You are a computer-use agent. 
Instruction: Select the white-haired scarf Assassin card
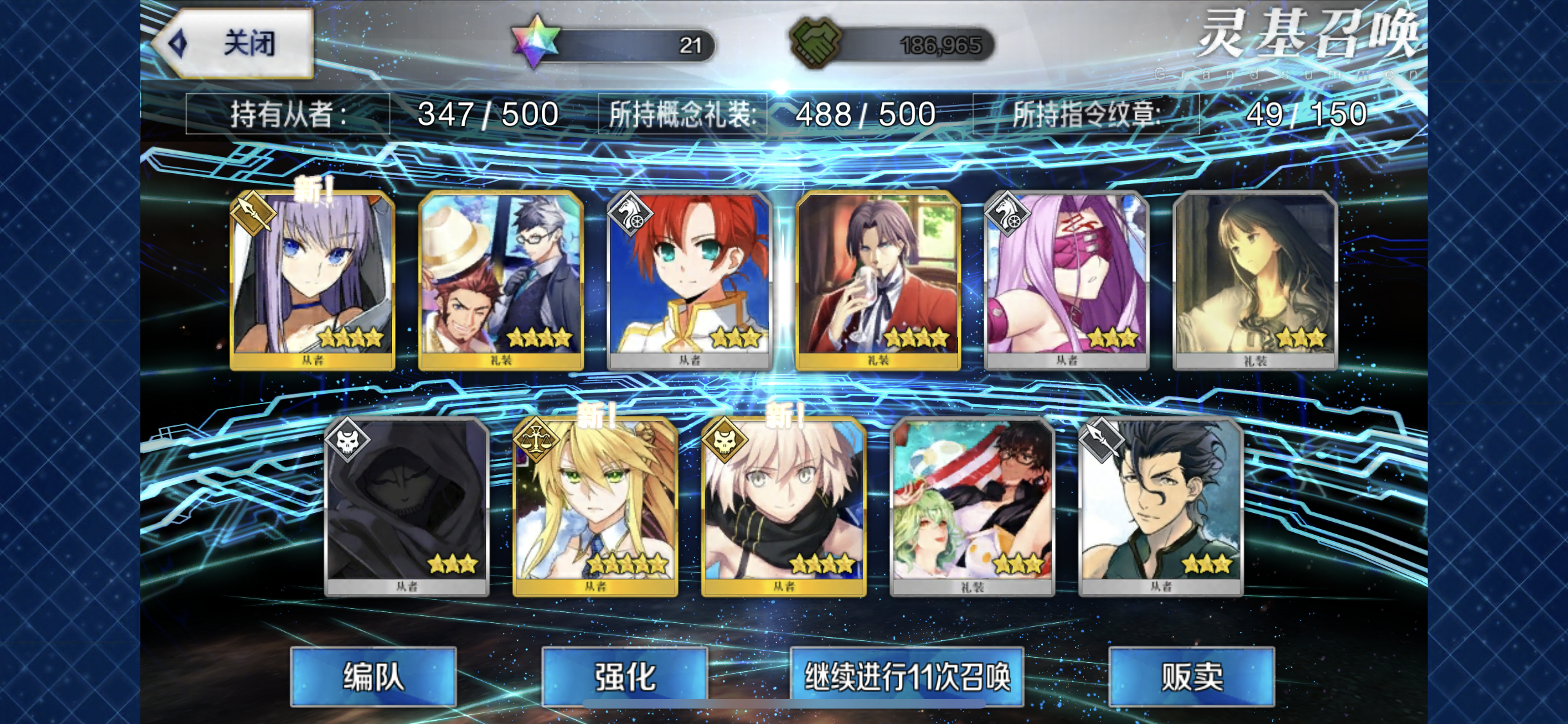(784, 507)
